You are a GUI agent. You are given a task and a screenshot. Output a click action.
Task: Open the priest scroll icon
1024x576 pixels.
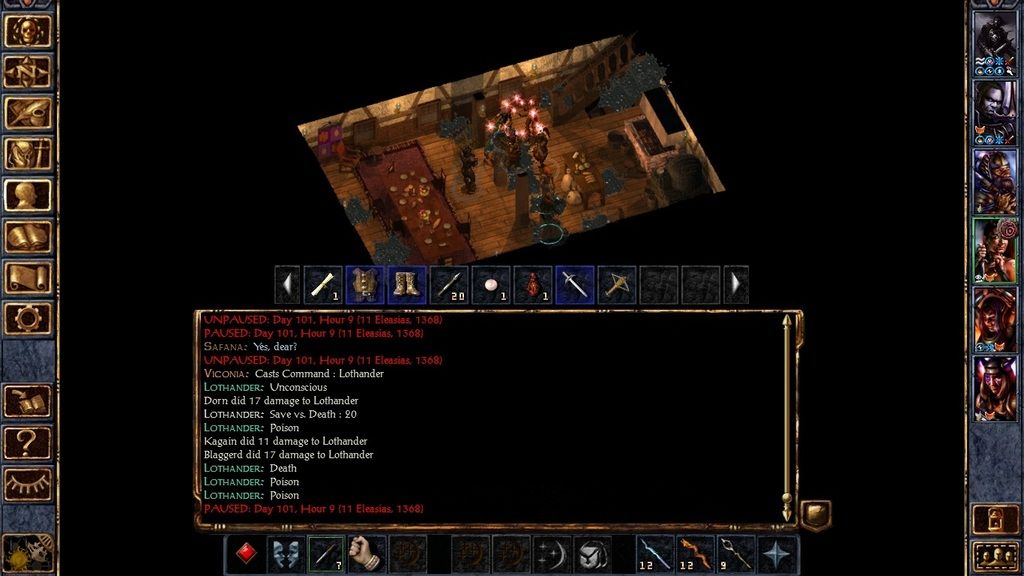point(28,278)
